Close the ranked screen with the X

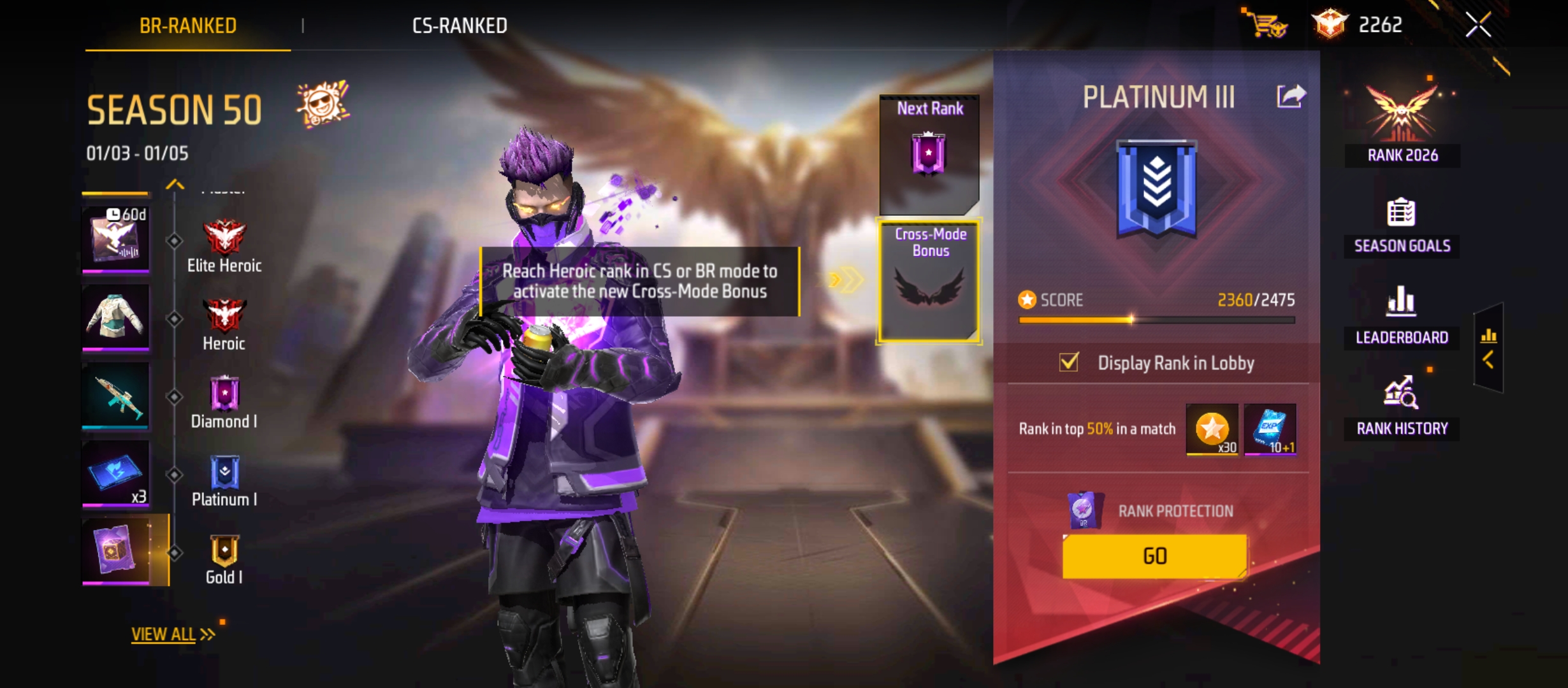click(1477, 25)
